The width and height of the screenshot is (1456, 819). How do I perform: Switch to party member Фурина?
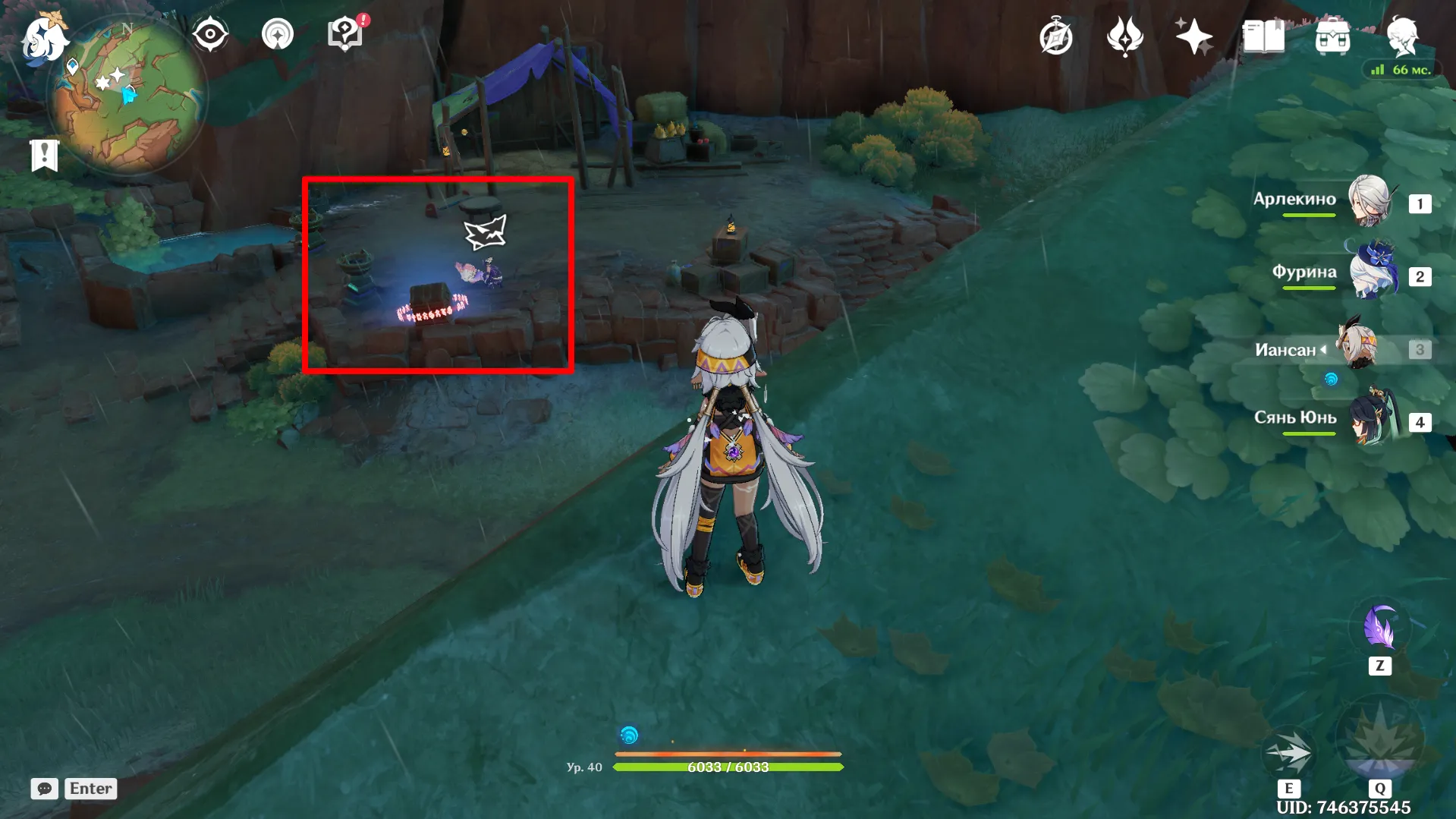coord(1372,272)
